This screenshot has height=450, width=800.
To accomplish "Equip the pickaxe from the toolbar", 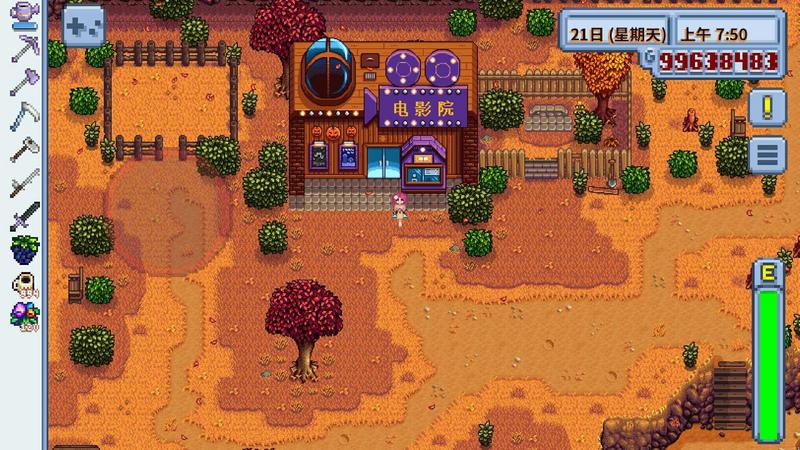I will pos(23,49).
